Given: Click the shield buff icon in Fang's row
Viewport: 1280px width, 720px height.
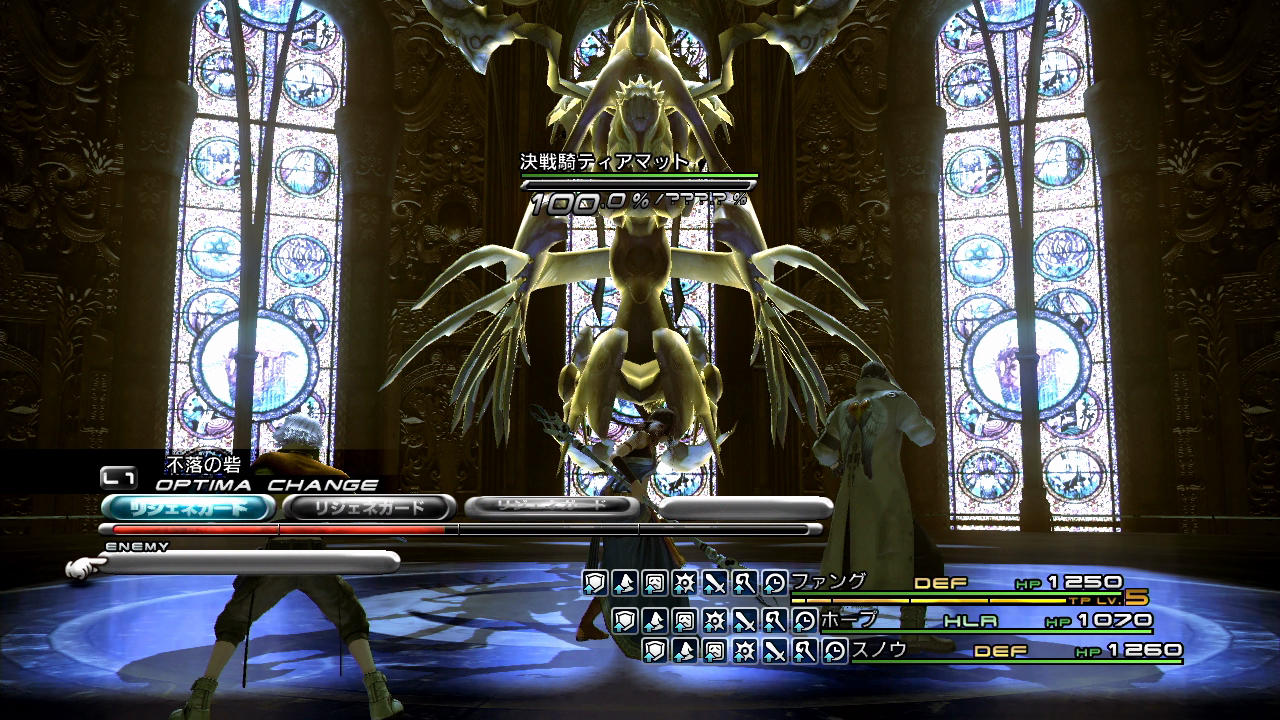Looking at the screenshot, I should (595, 583).
